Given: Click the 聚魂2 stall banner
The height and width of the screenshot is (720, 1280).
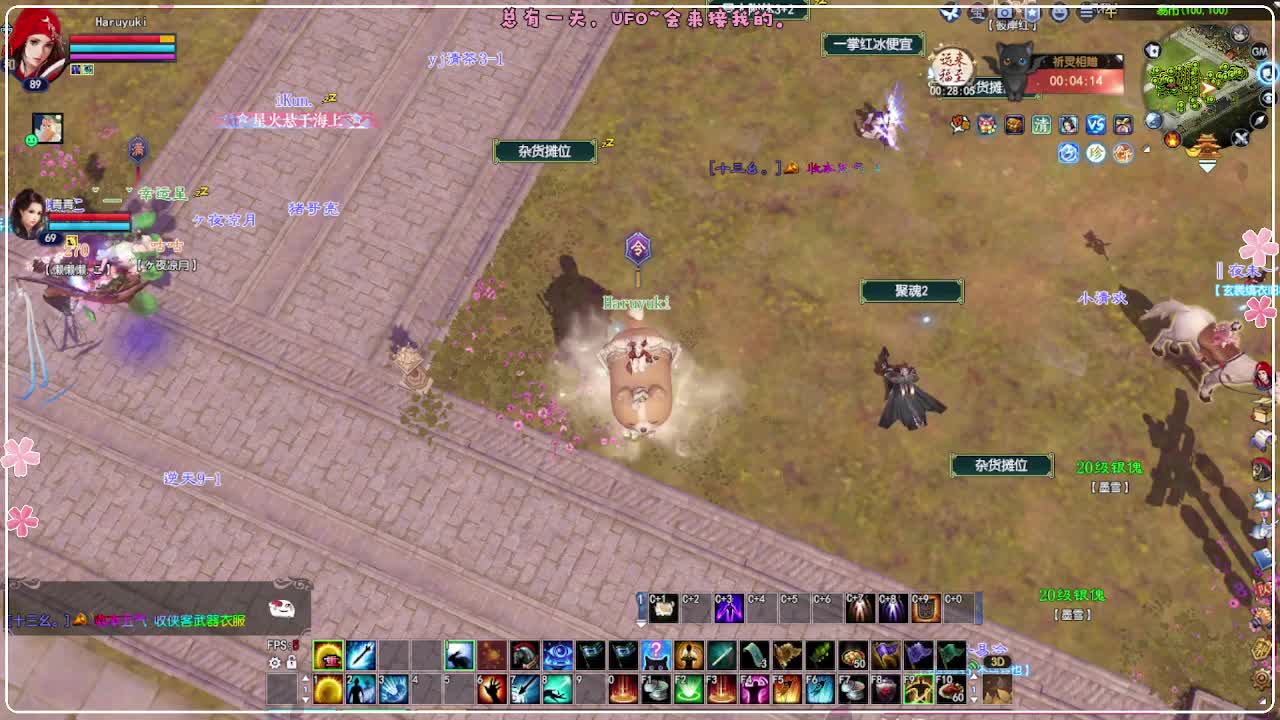Looking at the screenshot, I should coord(913,291).
